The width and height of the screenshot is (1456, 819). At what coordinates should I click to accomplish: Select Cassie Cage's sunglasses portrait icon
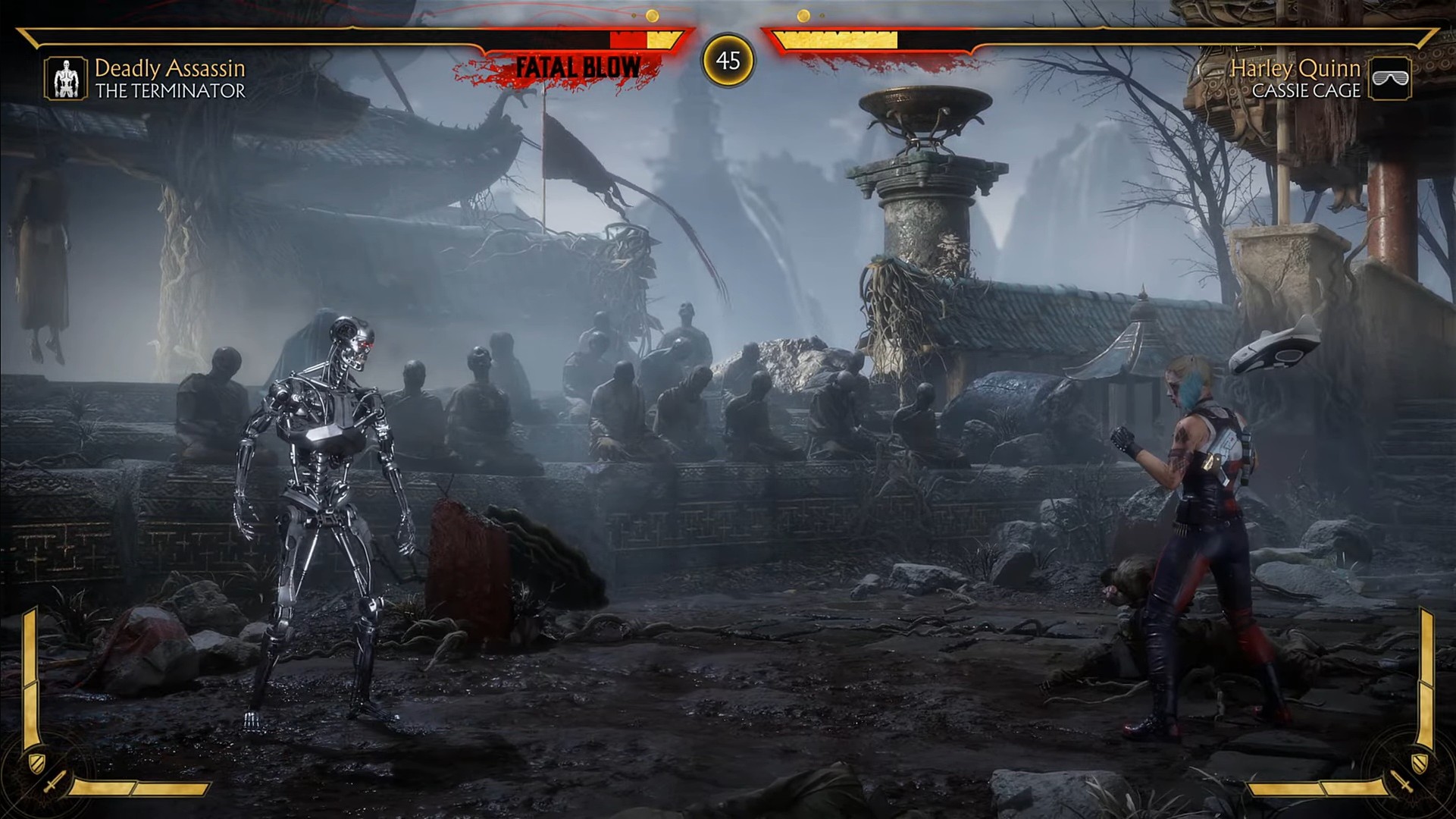click(x=1390, y=78)
